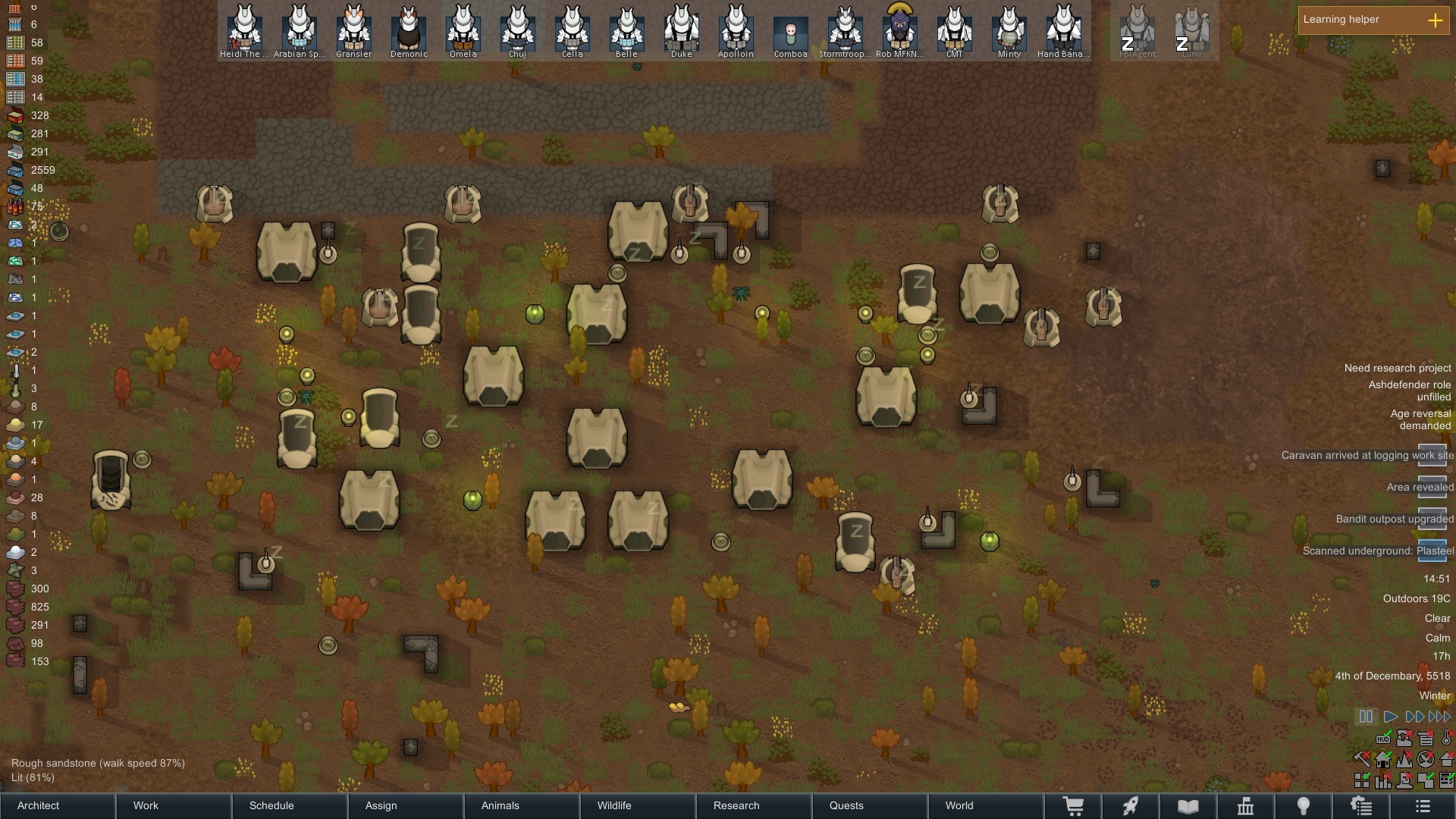Open the history book icon

pos(1188,806)
